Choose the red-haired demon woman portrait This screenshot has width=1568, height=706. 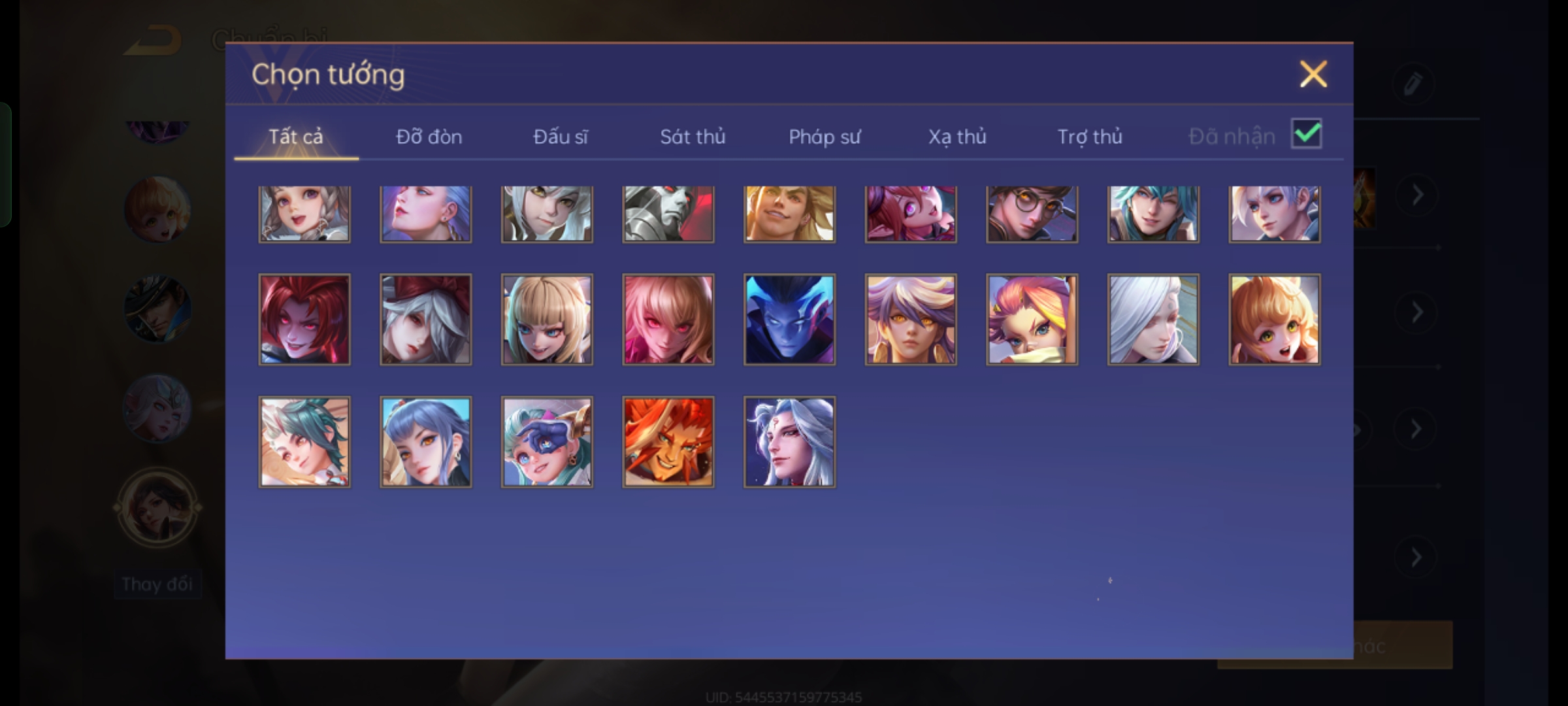pos(304,320)
